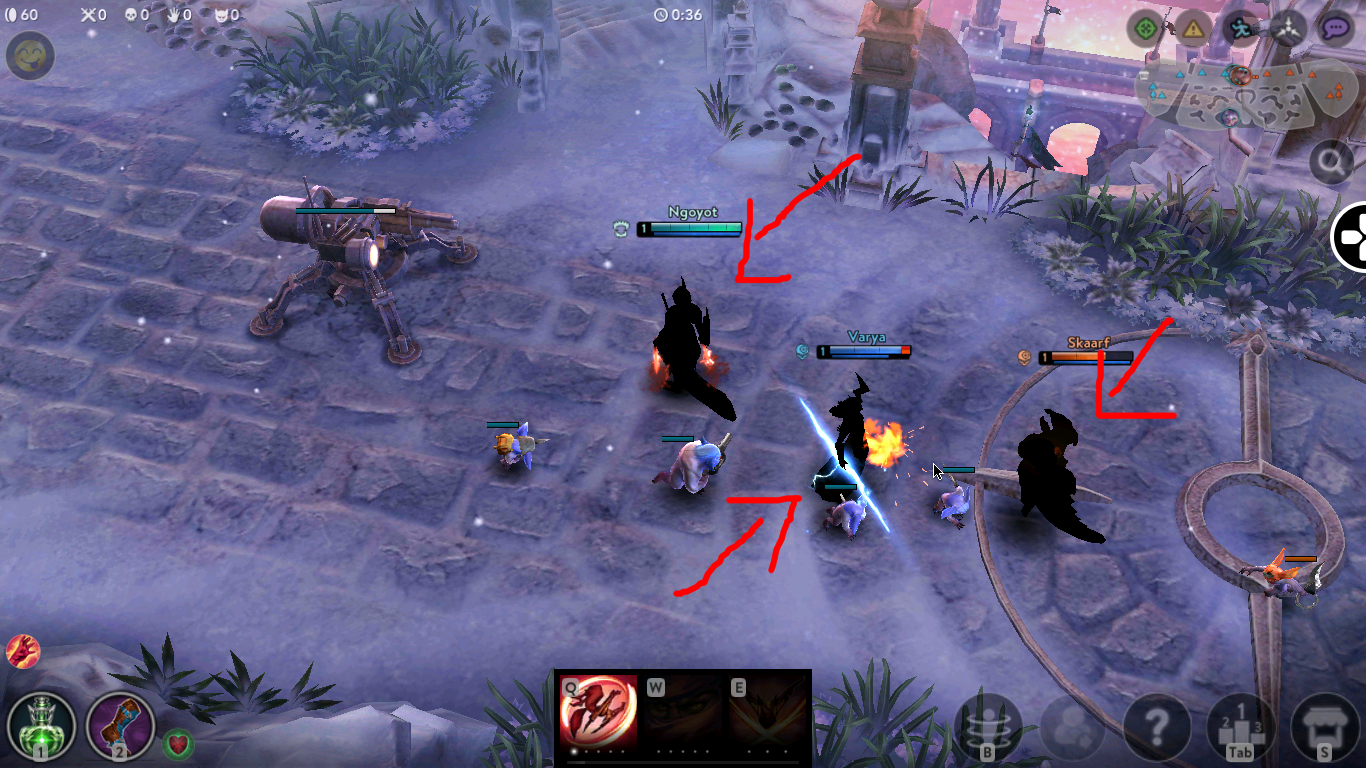This screenshot has width=1366, height=768.
Task: Open the gather-here ping icon
Action: tap(1289, 27)
